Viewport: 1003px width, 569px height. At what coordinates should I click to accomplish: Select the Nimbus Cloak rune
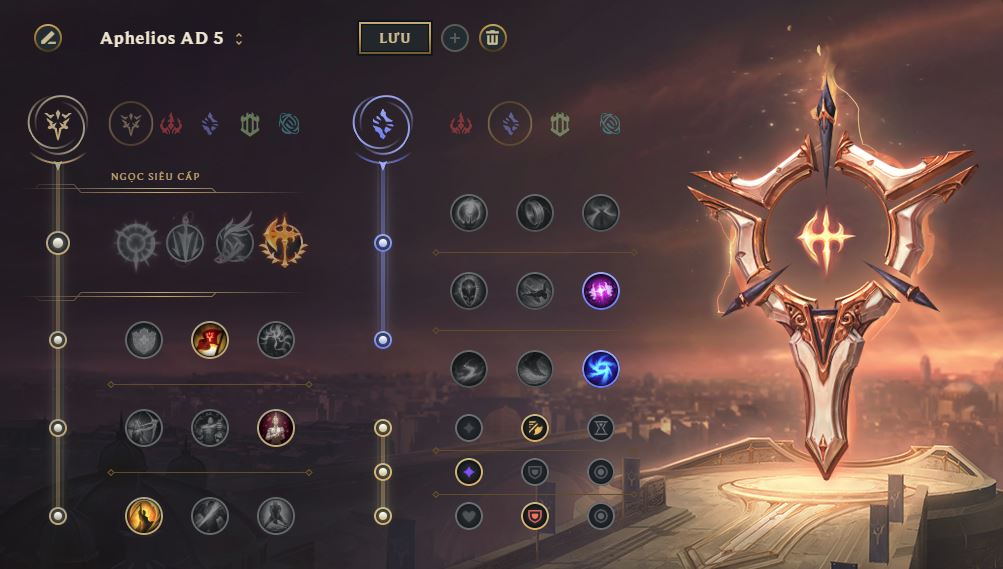coord(601,212)
